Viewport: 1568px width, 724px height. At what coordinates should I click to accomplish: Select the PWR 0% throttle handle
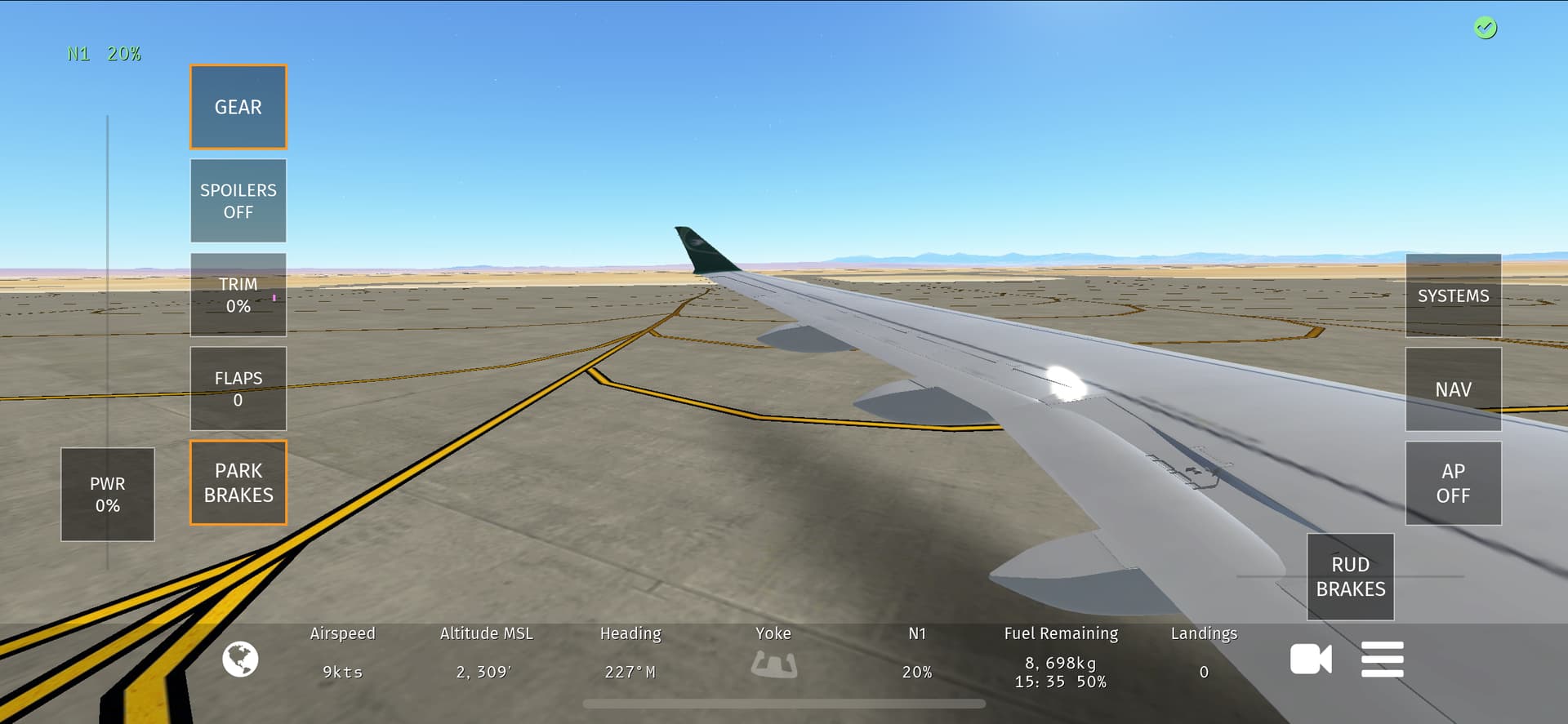point(108,494)
